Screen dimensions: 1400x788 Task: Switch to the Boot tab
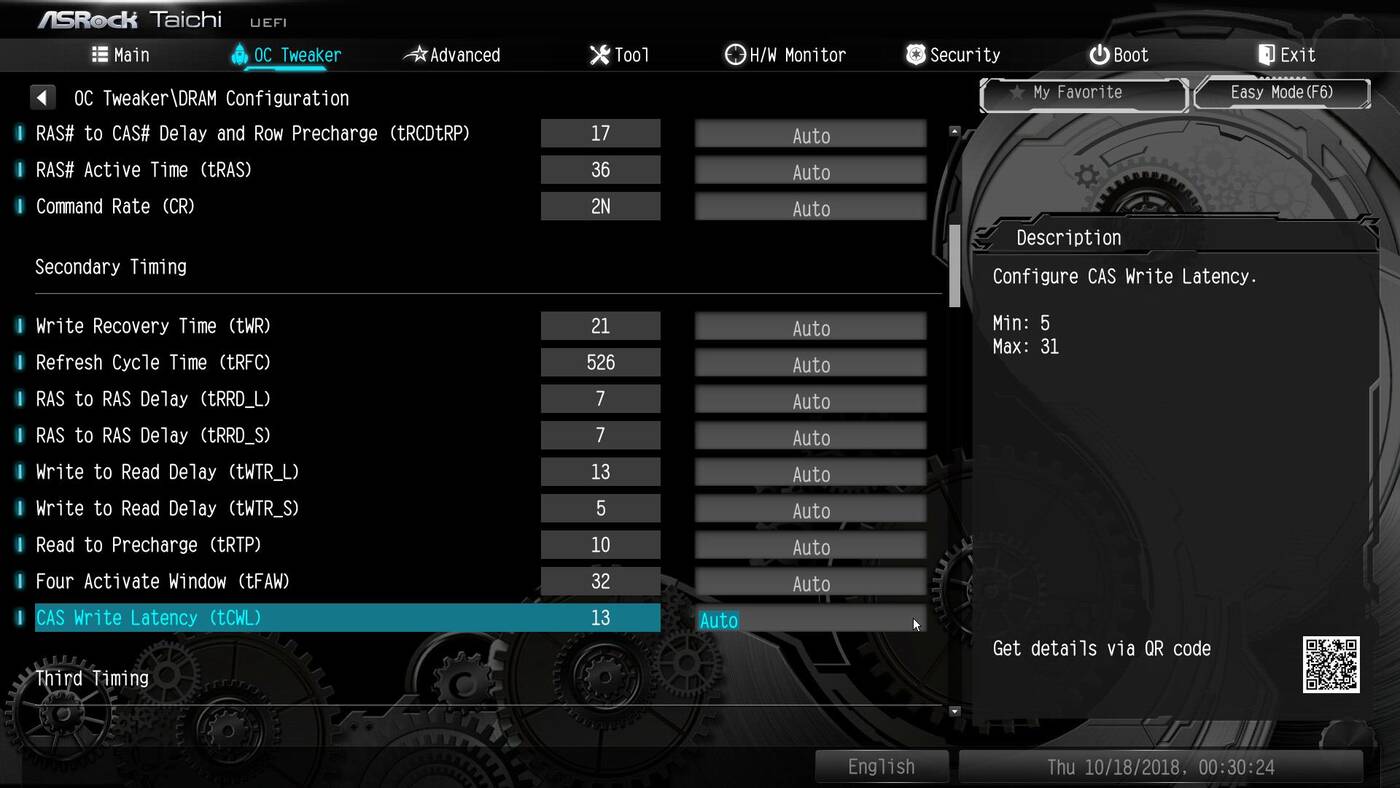(1119, 55)
